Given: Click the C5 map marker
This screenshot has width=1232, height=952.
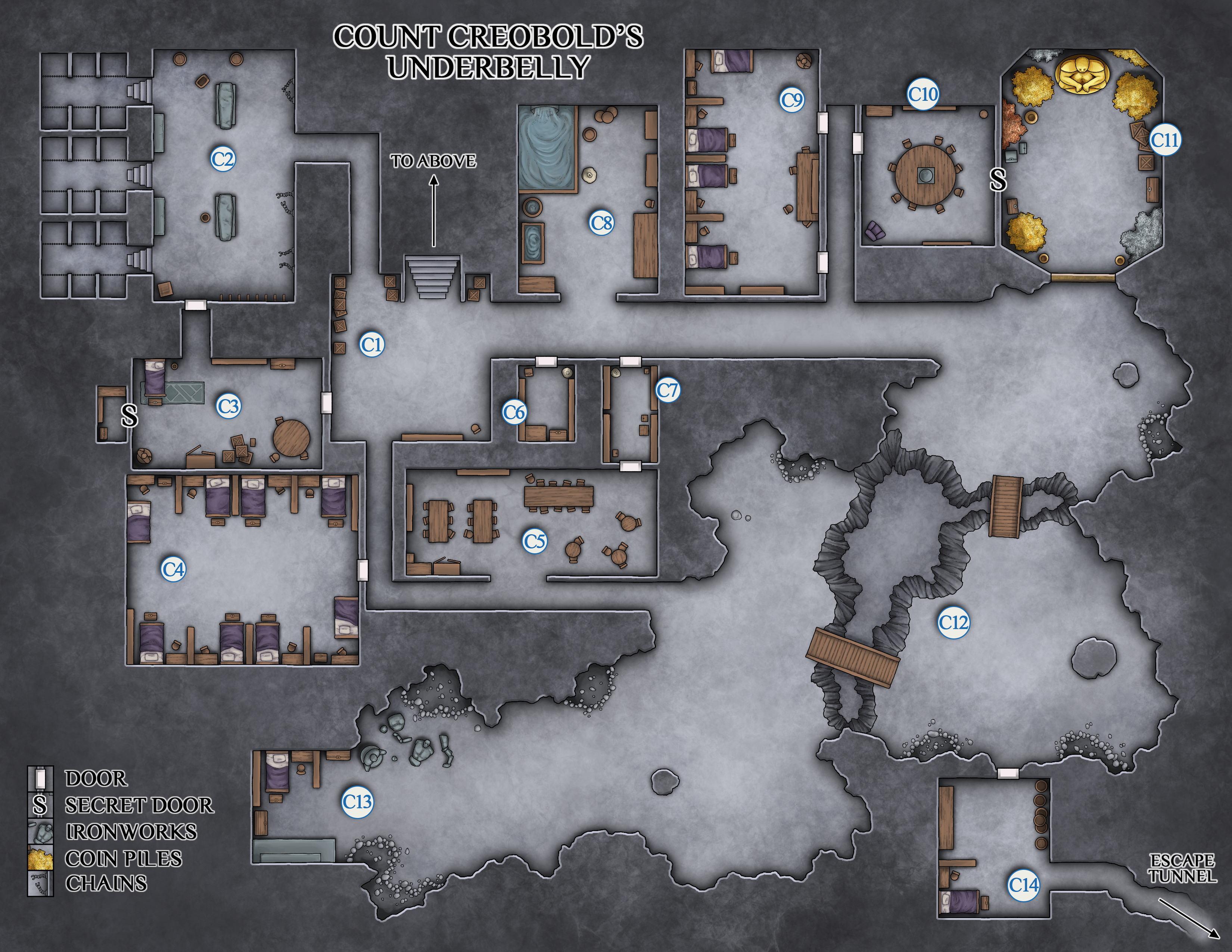Looking at the screenshot, I should point(534,541).
